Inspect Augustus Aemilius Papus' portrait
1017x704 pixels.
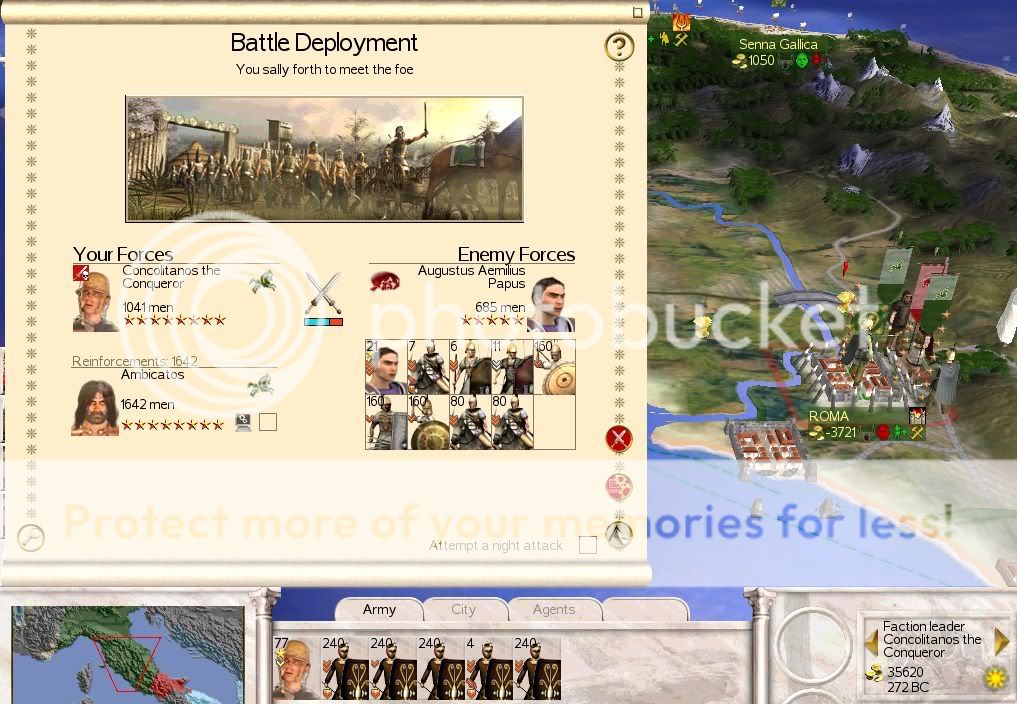point(550,304)
